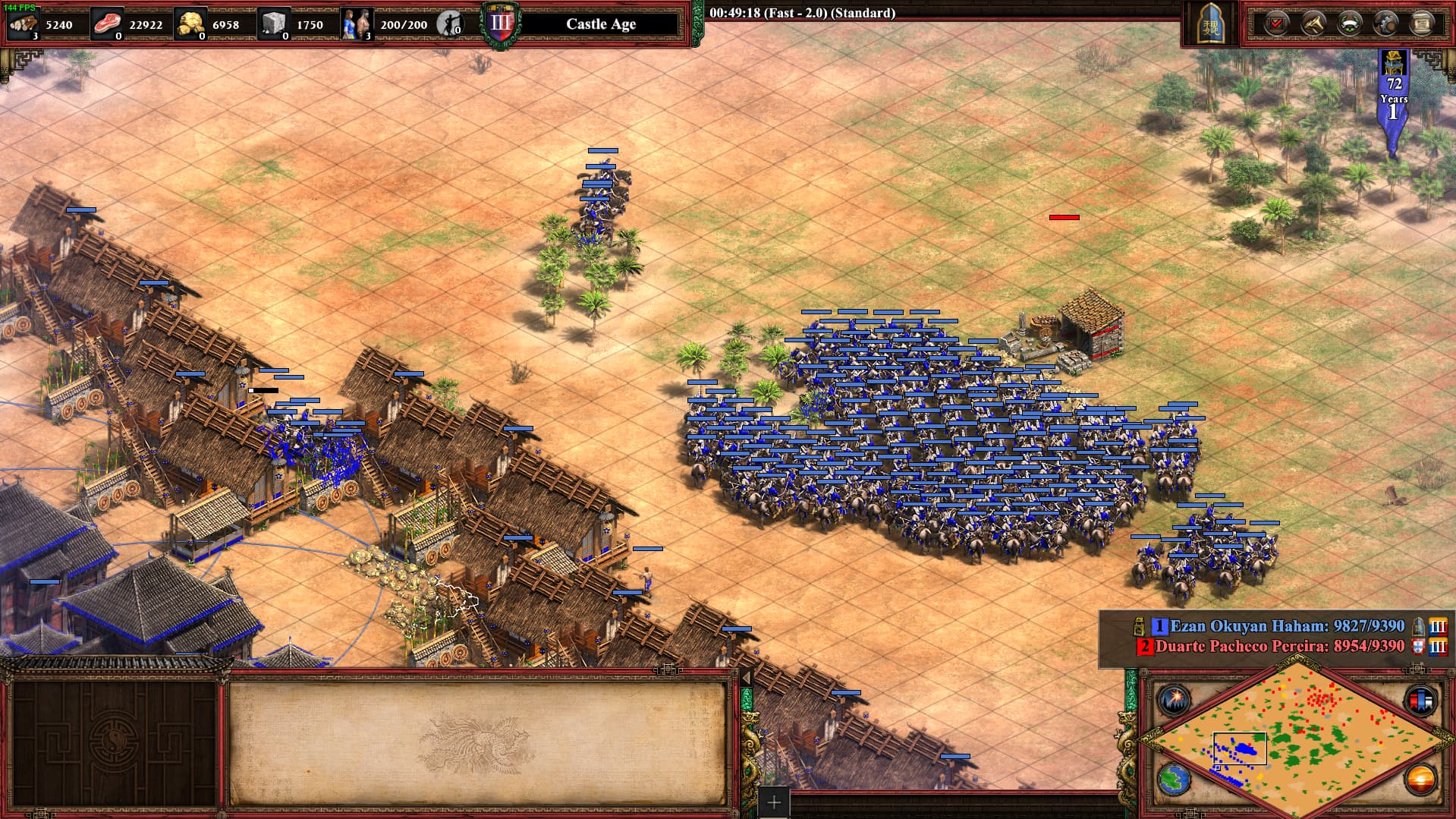
Task: Open the diplomacy laurel wreath button
Action: (1350, 24)
